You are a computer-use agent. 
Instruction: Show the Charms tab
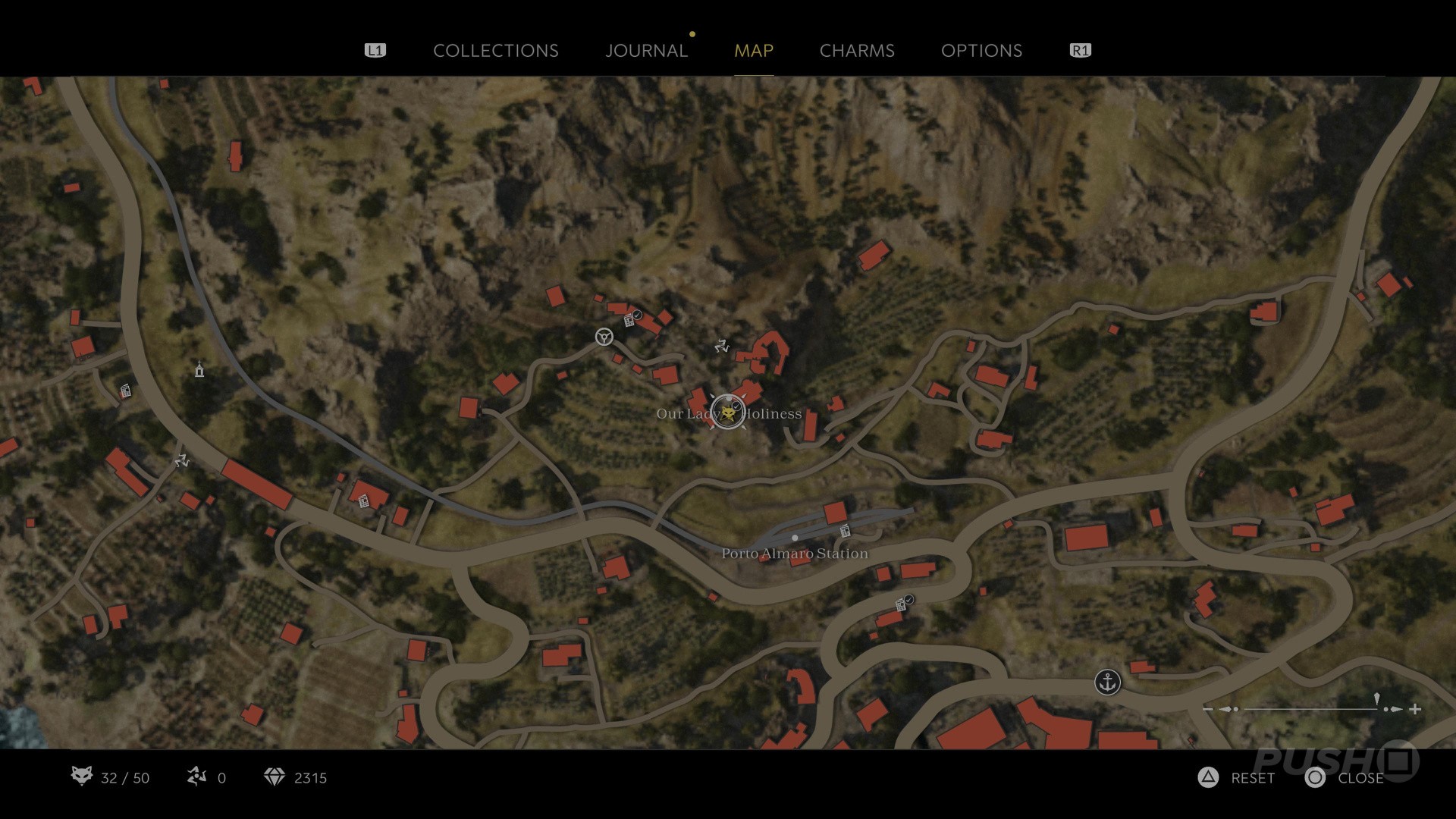857,51
